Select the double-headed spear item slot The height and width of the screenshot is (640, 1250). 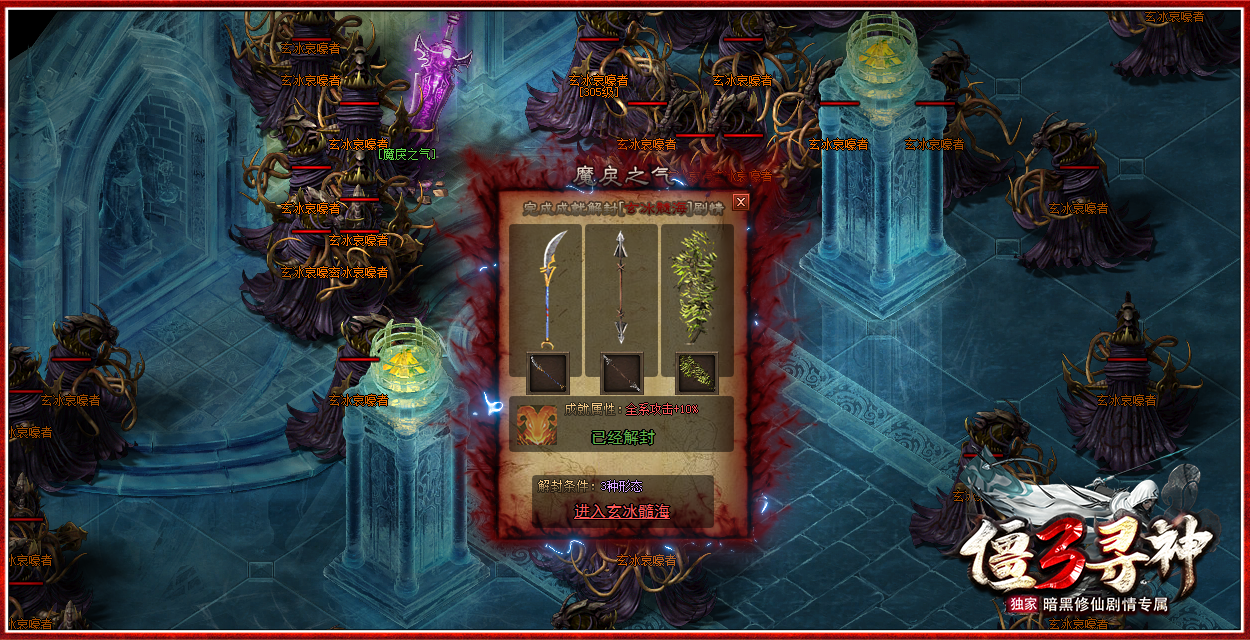pos(621,372)
